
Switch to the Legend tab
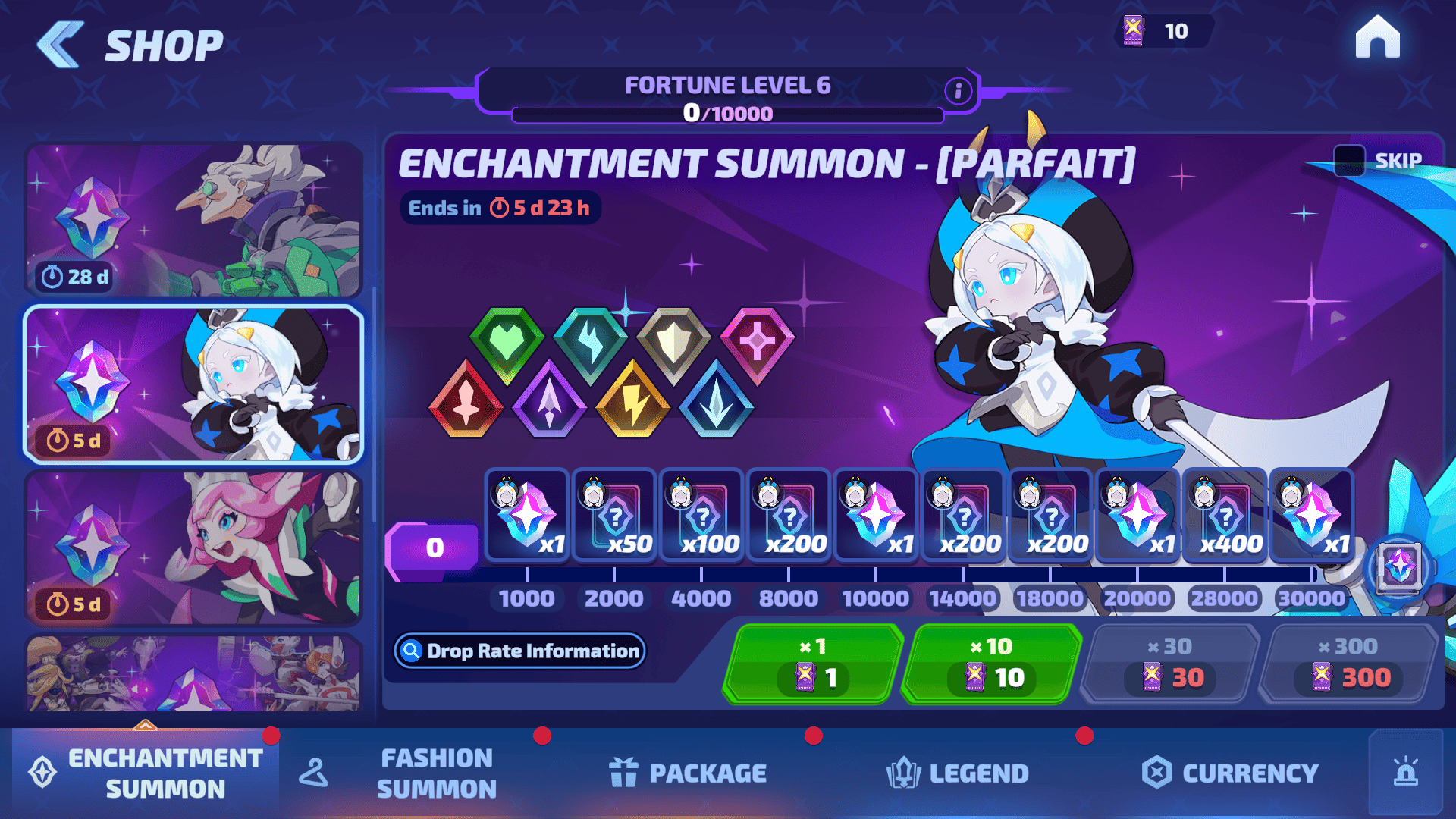click(957, 773)
